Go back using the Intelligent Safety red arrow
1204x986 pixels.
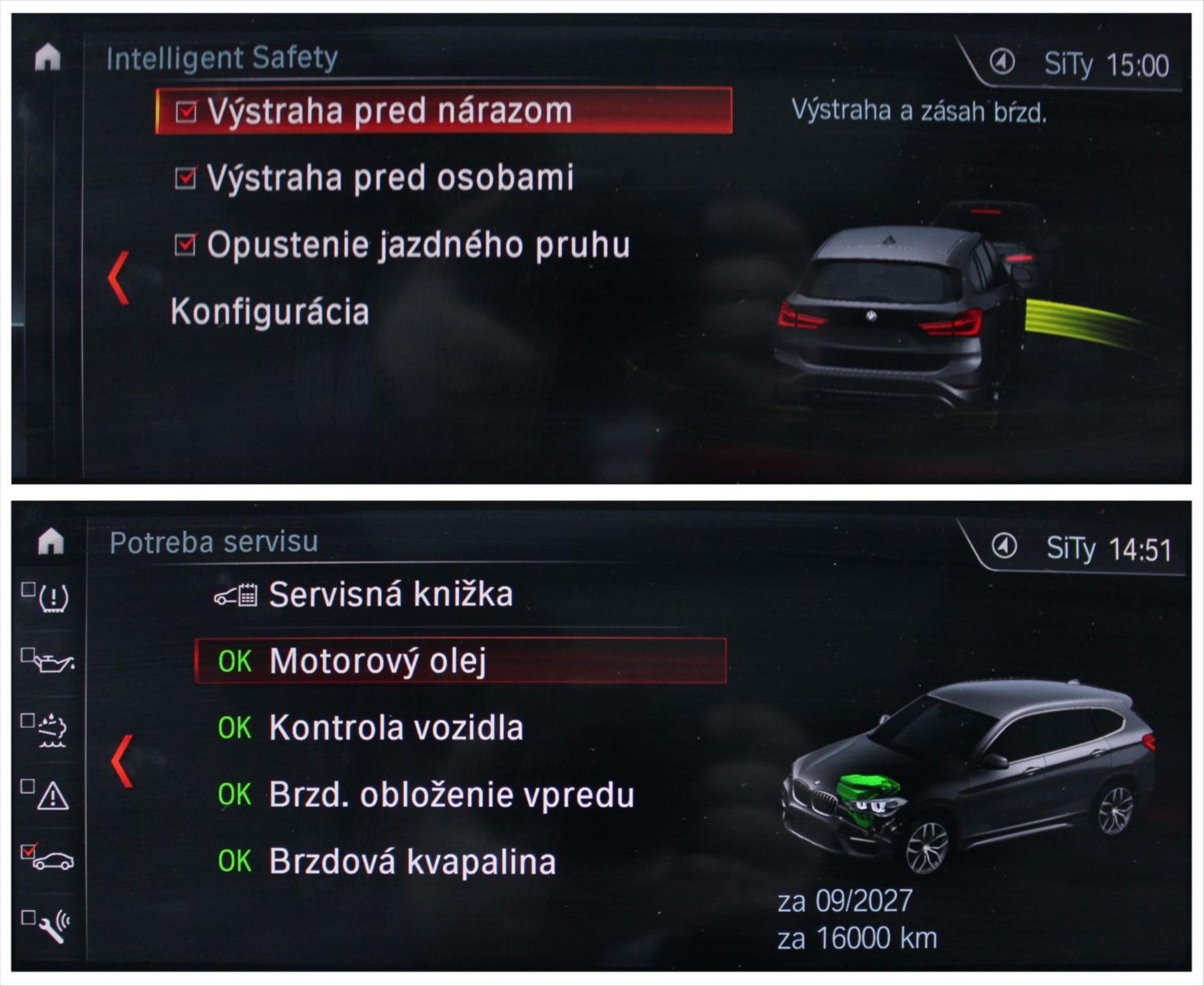[119, 278]
